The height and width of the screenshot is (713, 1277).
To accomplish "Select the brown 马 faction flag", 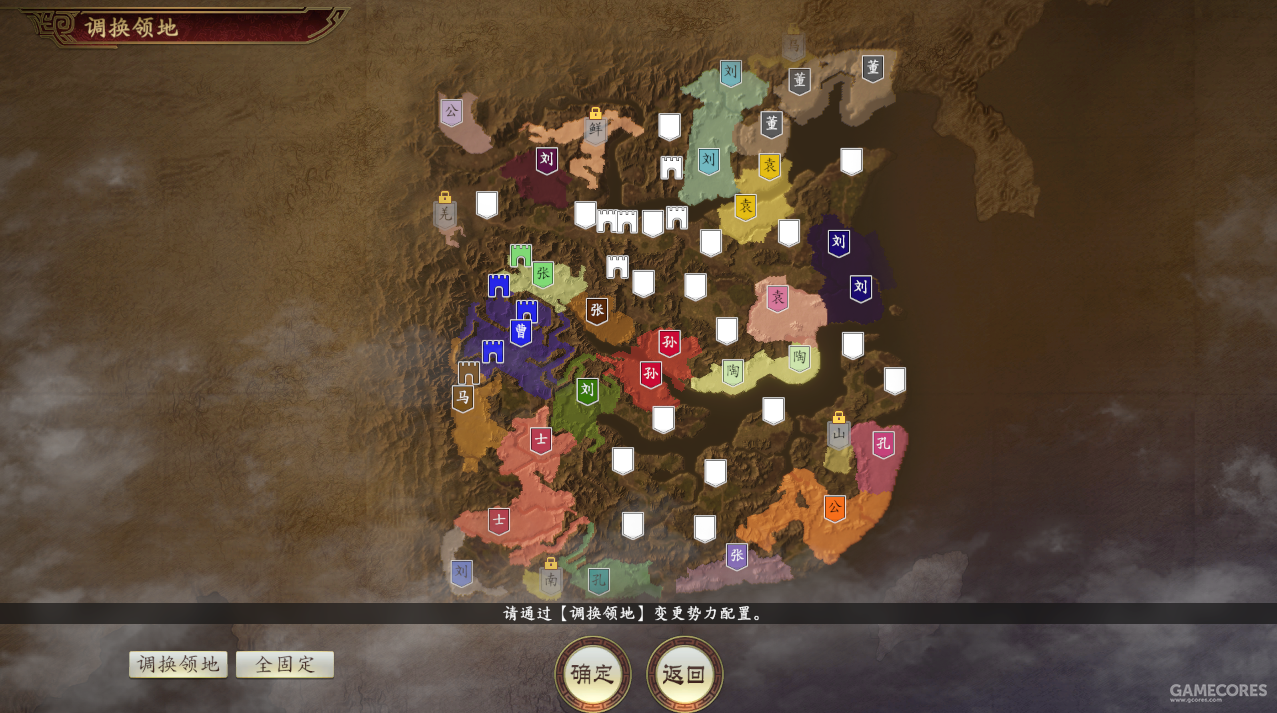I will [x=463, y=398].
